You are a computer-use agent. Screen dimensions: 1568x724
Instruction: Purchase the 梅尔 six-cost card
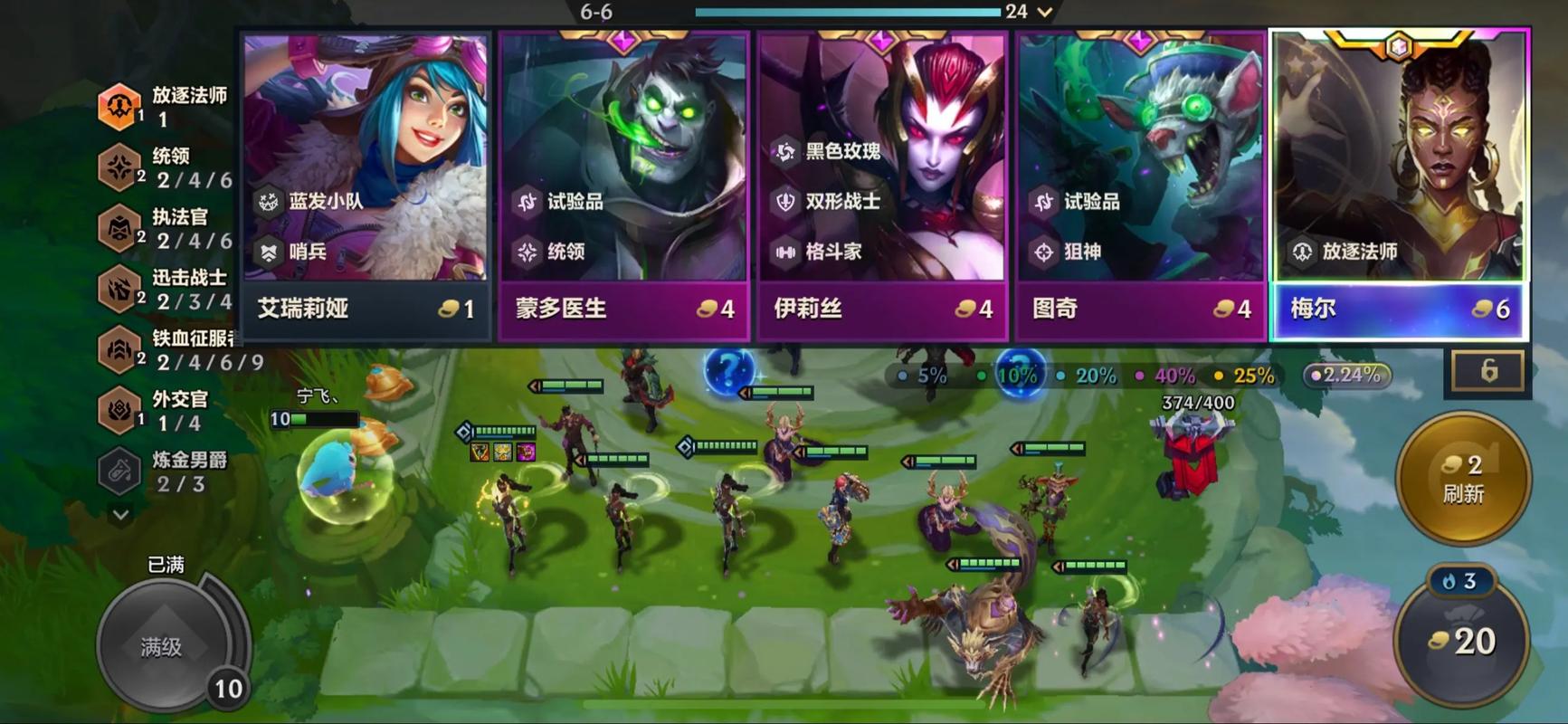(x=1399, y=186)
